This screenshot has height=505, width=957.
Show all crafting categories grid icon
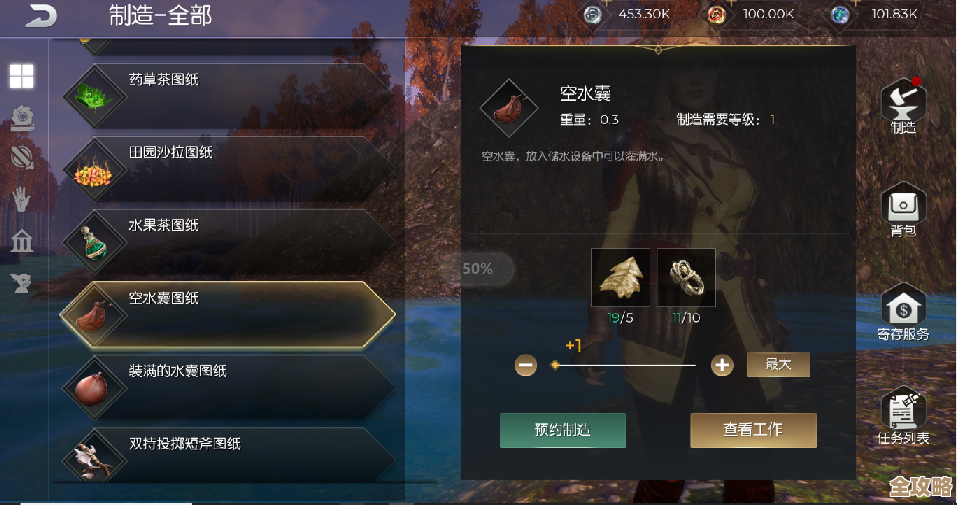coord(22,76)
